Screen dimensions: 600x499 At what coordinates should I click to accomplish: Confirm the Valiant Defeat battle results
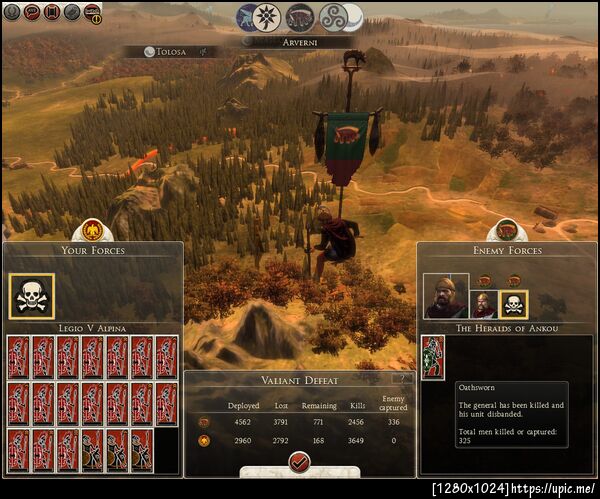pos(299,462)
